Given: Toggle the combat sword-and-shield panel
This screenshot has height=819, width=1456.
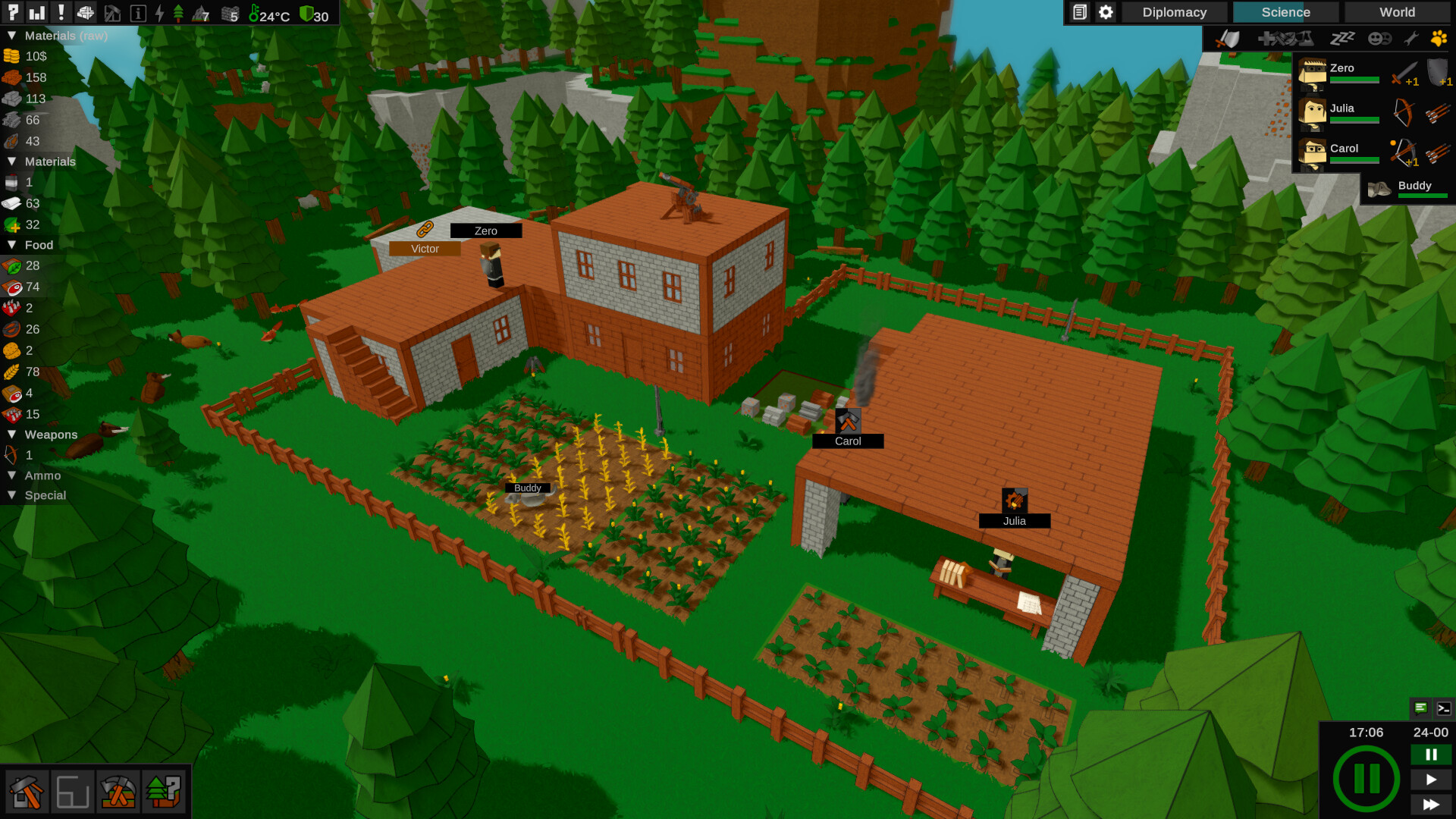Looking at the screenshot, I should (x=1230, y=38).
